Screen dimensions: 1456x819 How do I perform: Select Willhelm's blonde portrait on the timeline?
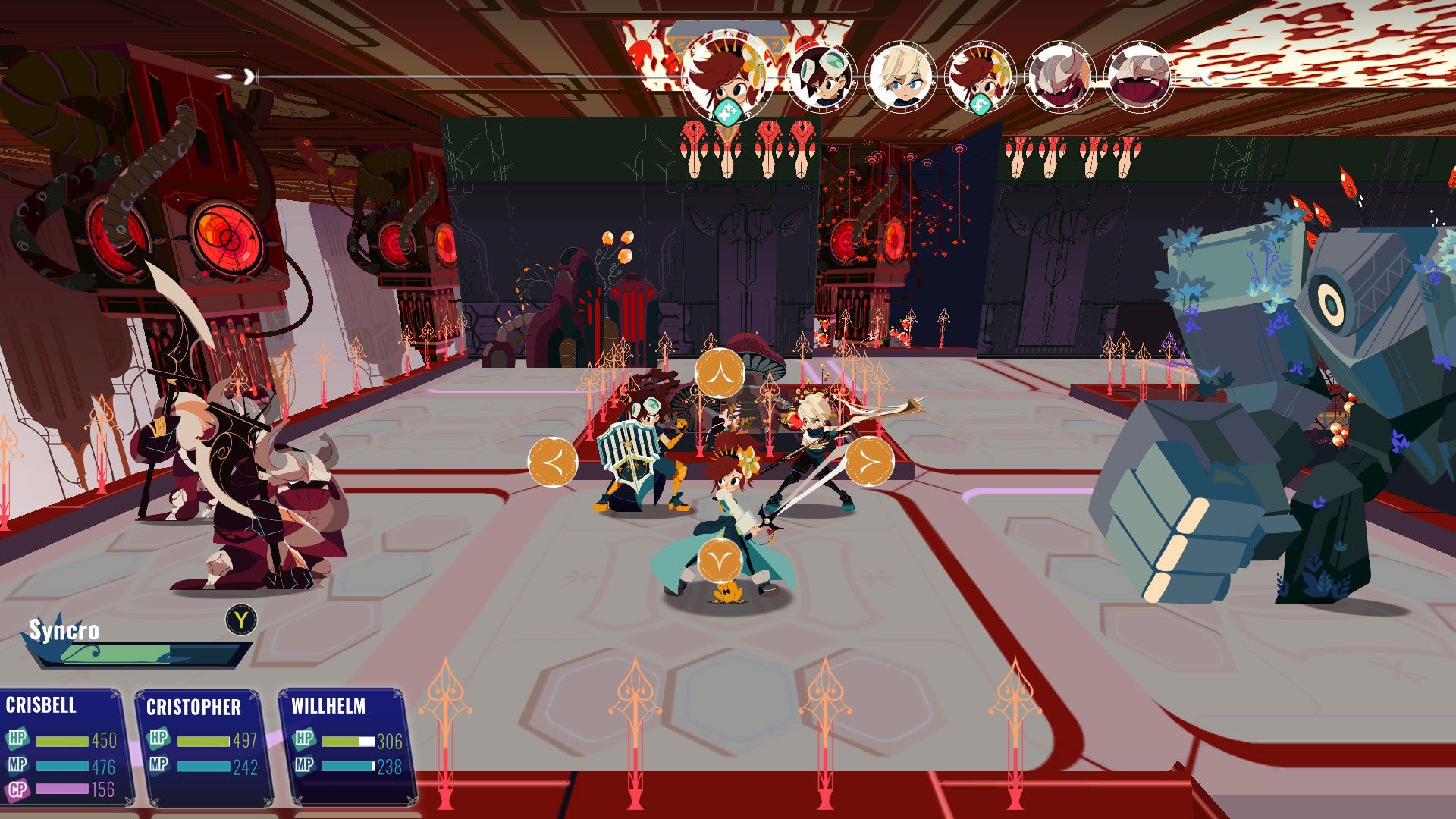click(x=902, y=76)
